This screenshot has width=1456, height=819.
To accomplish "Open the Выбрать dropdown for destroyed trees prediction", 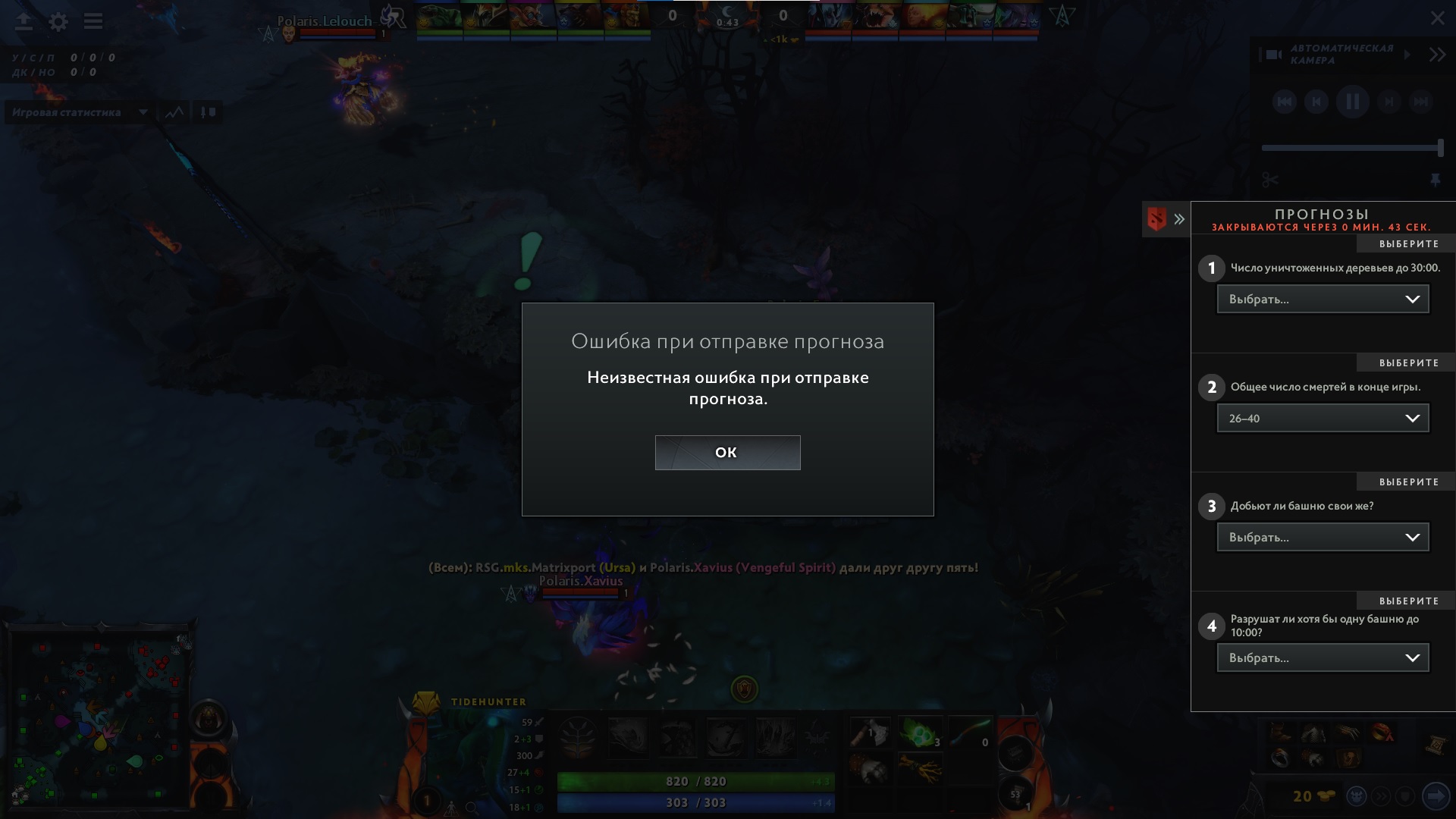I will click(1323, 299).
